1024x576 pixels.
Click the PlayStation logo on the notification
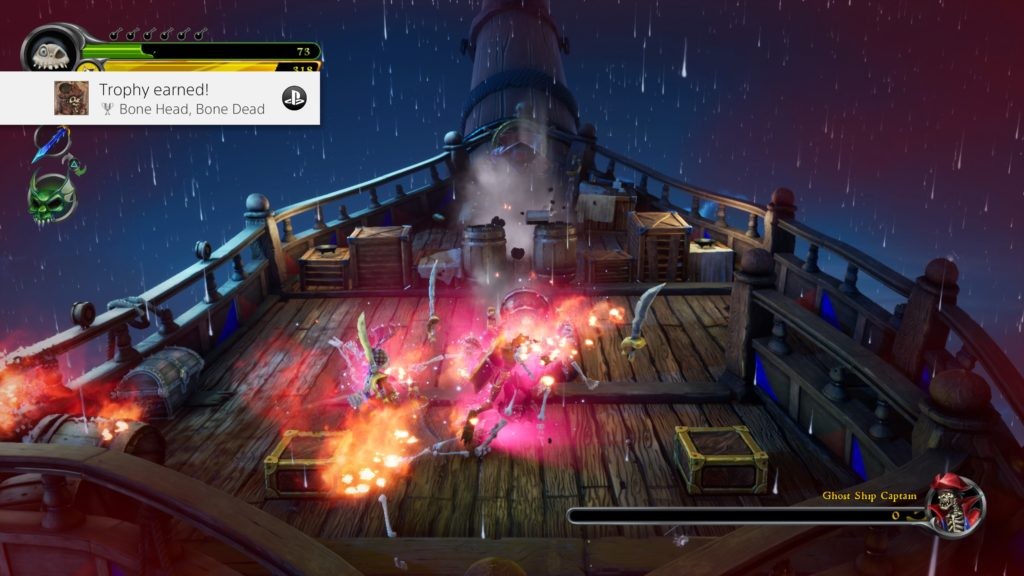pyautogui.click(x=294, y=97)
